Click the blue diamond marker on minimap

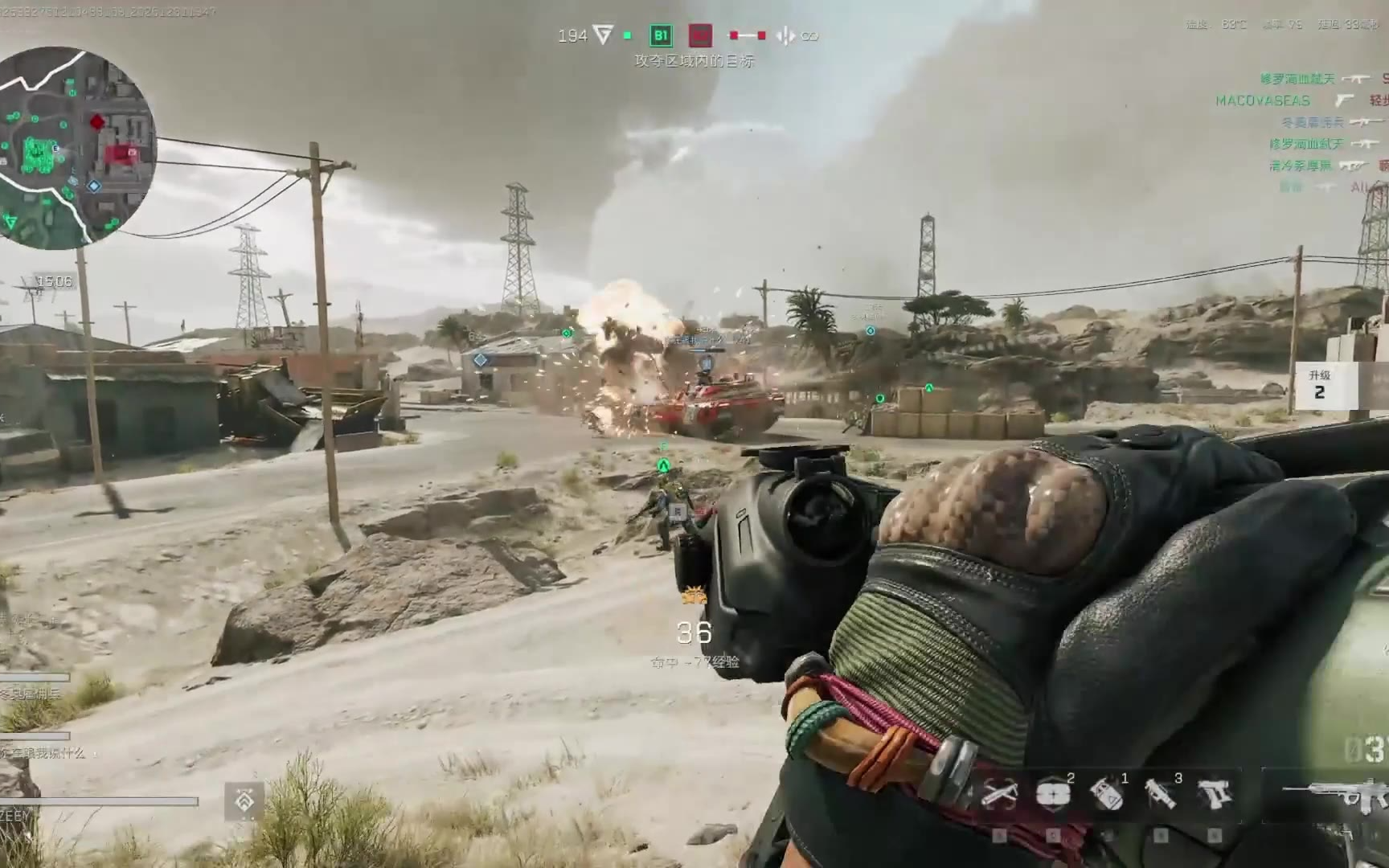pos(94,186)
